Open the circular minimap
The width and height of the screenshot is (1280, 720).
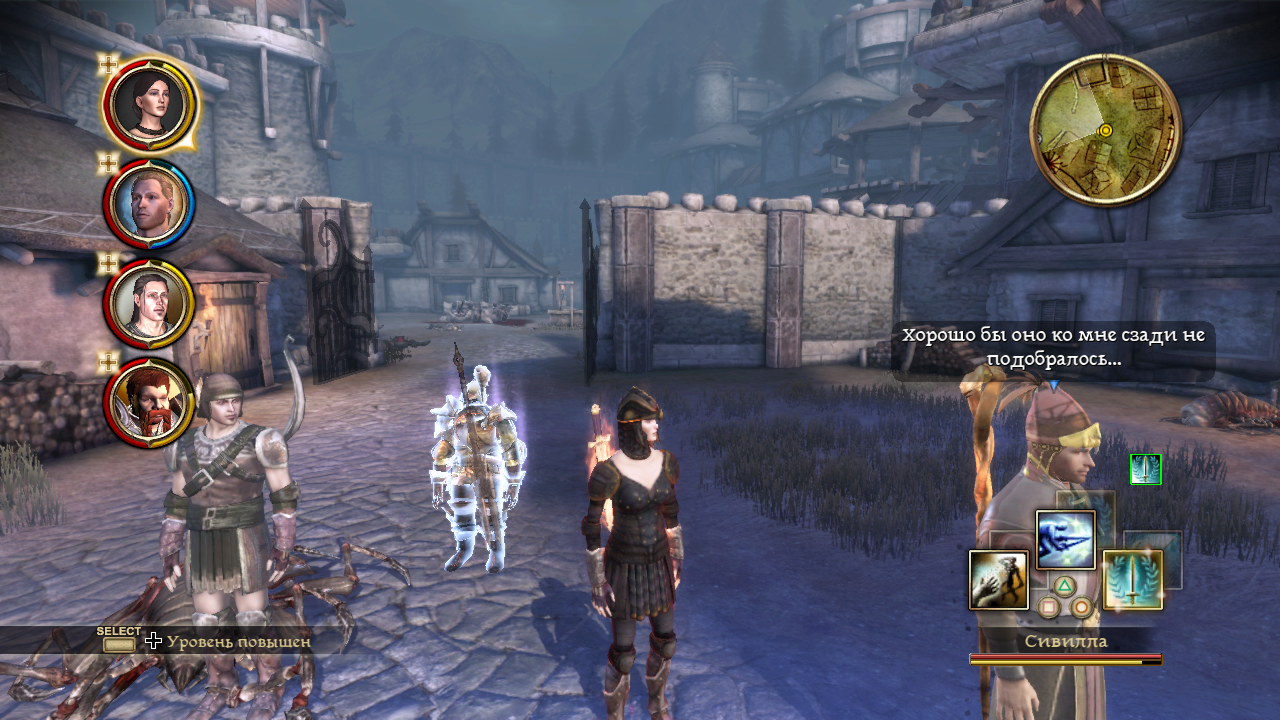pyautogui.click(x=1105, y=129)
